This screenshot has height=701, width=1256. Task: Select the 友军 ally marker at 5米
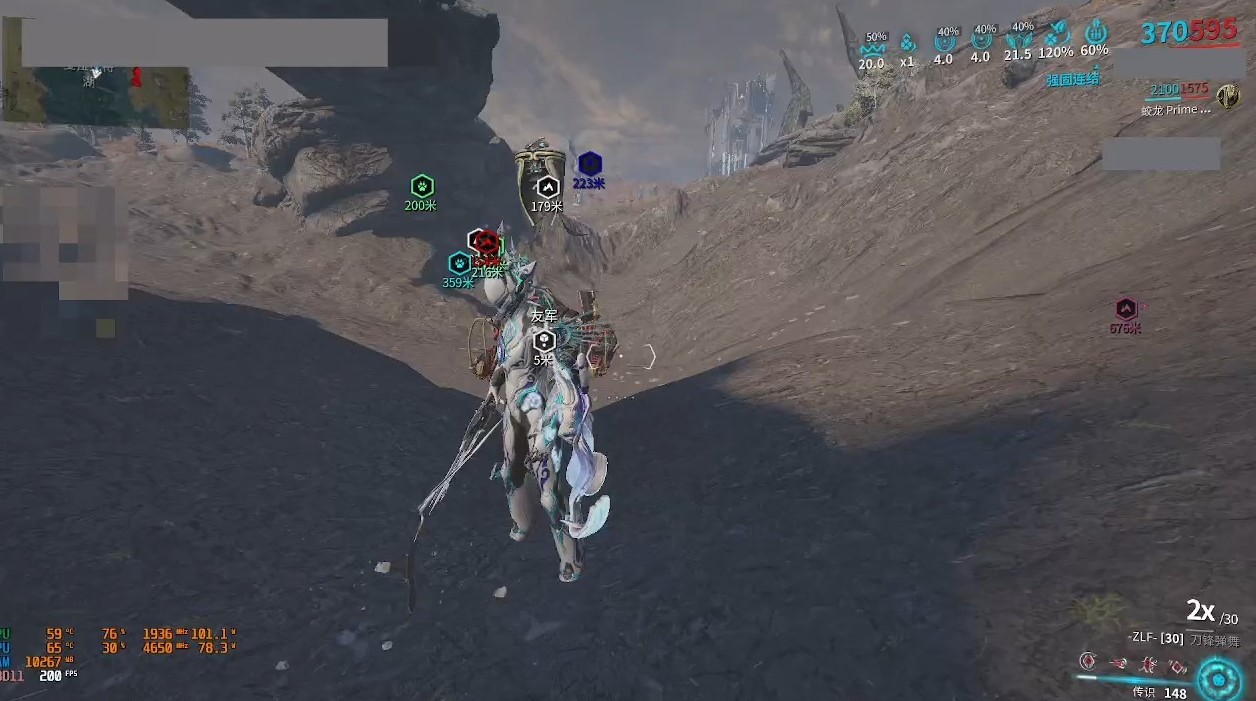[x=543, y=340]
